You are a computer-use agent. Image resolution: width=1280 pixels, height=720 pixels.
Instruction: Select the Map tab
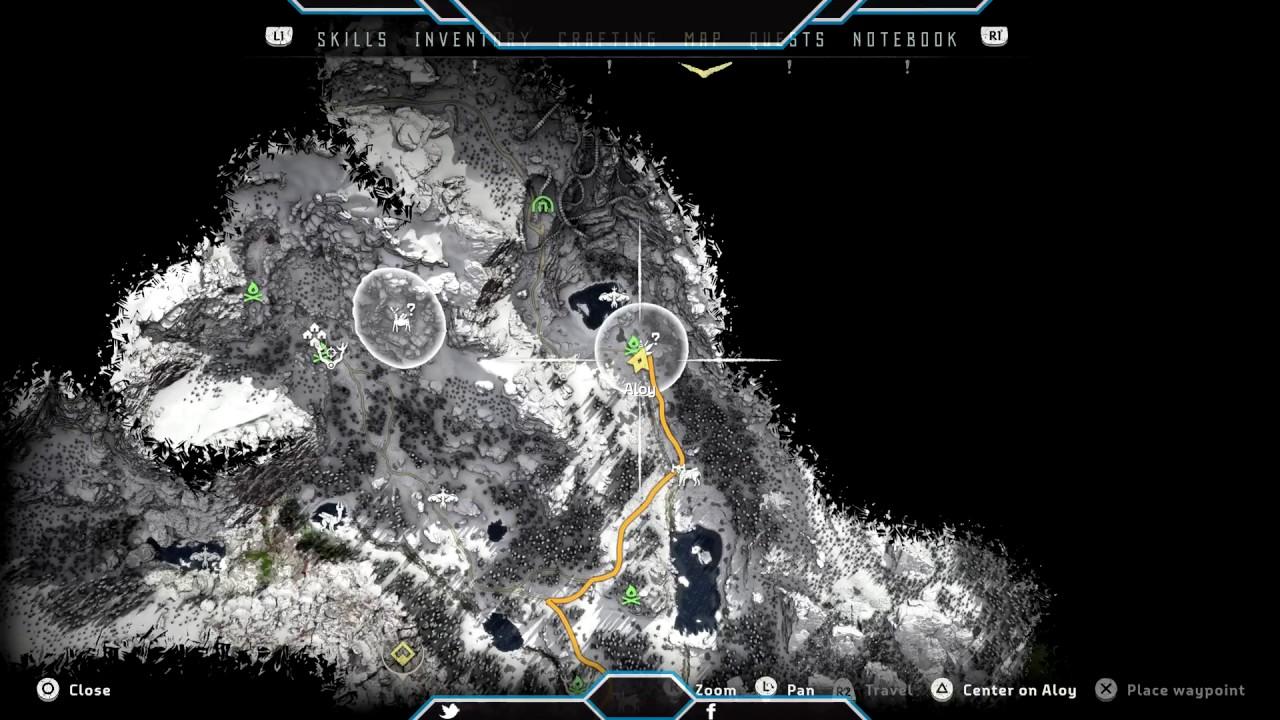[703, 40]
